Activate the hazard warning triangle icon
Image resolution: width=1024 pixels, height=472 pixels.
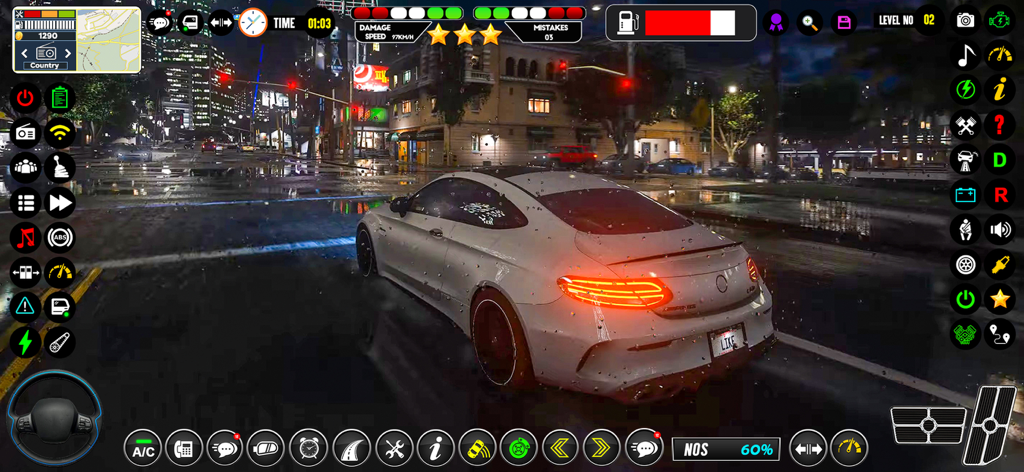25,307
